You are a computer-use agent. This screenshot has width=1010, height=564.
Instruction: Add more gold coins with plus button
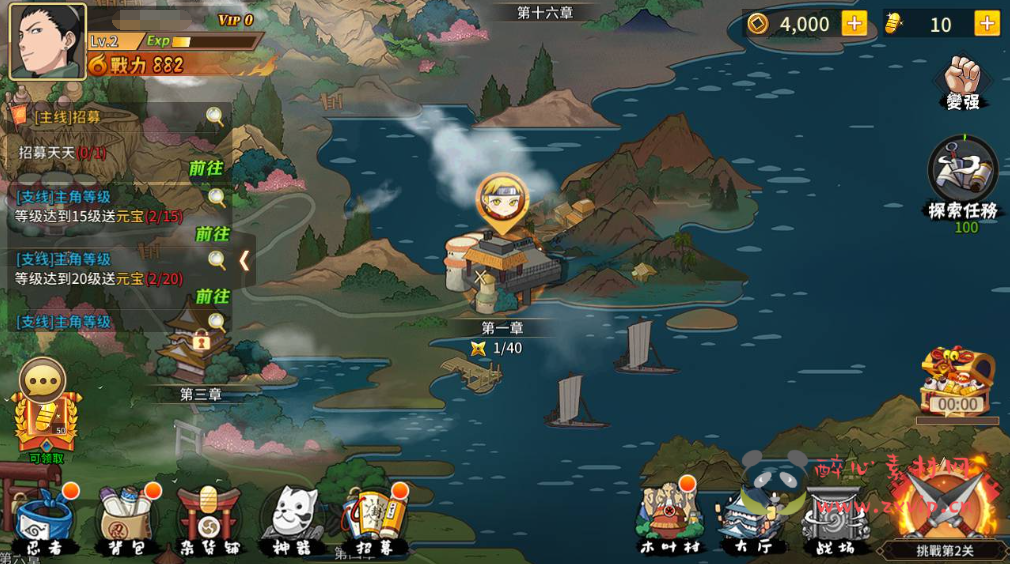[x=854, y=24]
